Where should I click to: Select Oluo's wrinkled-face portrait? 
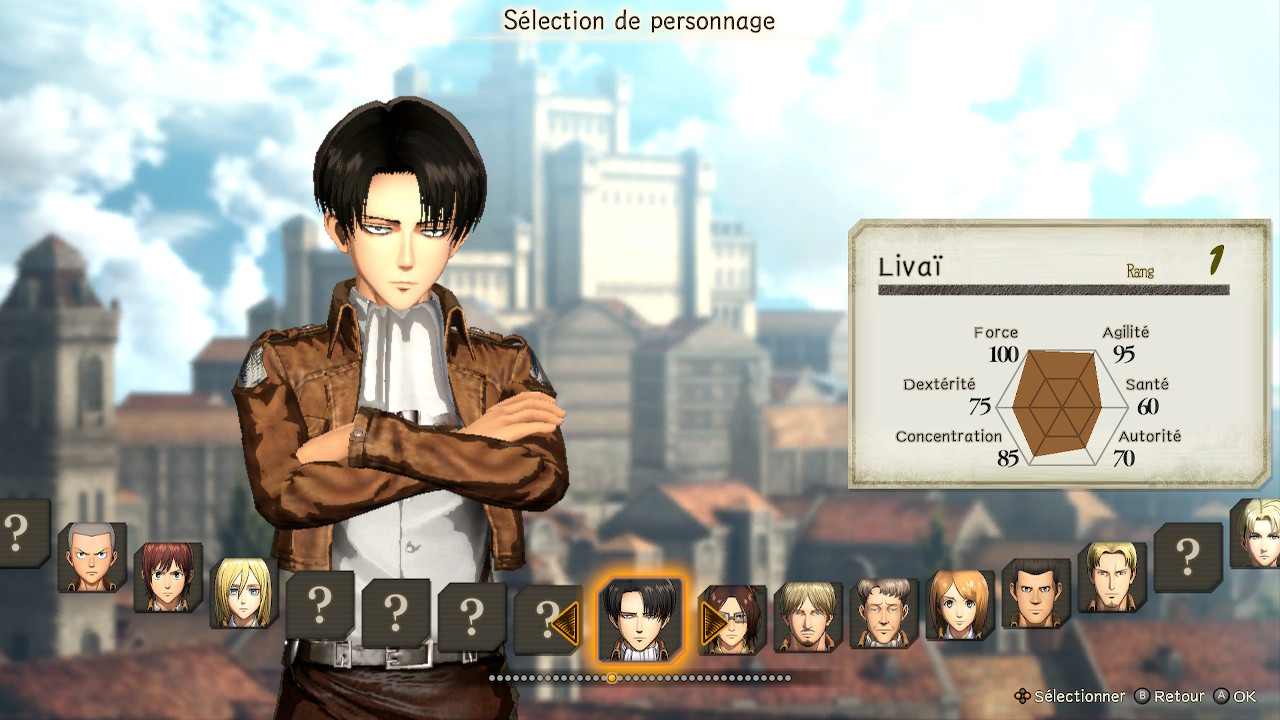tap(884, 613)
